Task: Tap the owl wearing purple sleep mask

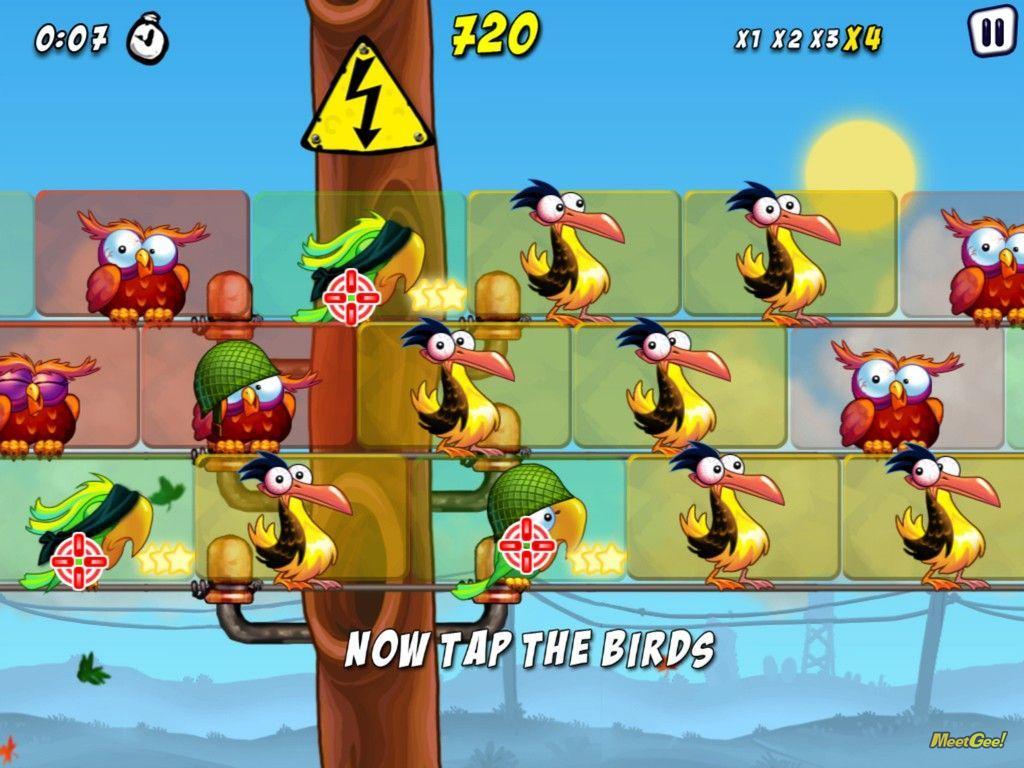Action: tap(38, 403)
